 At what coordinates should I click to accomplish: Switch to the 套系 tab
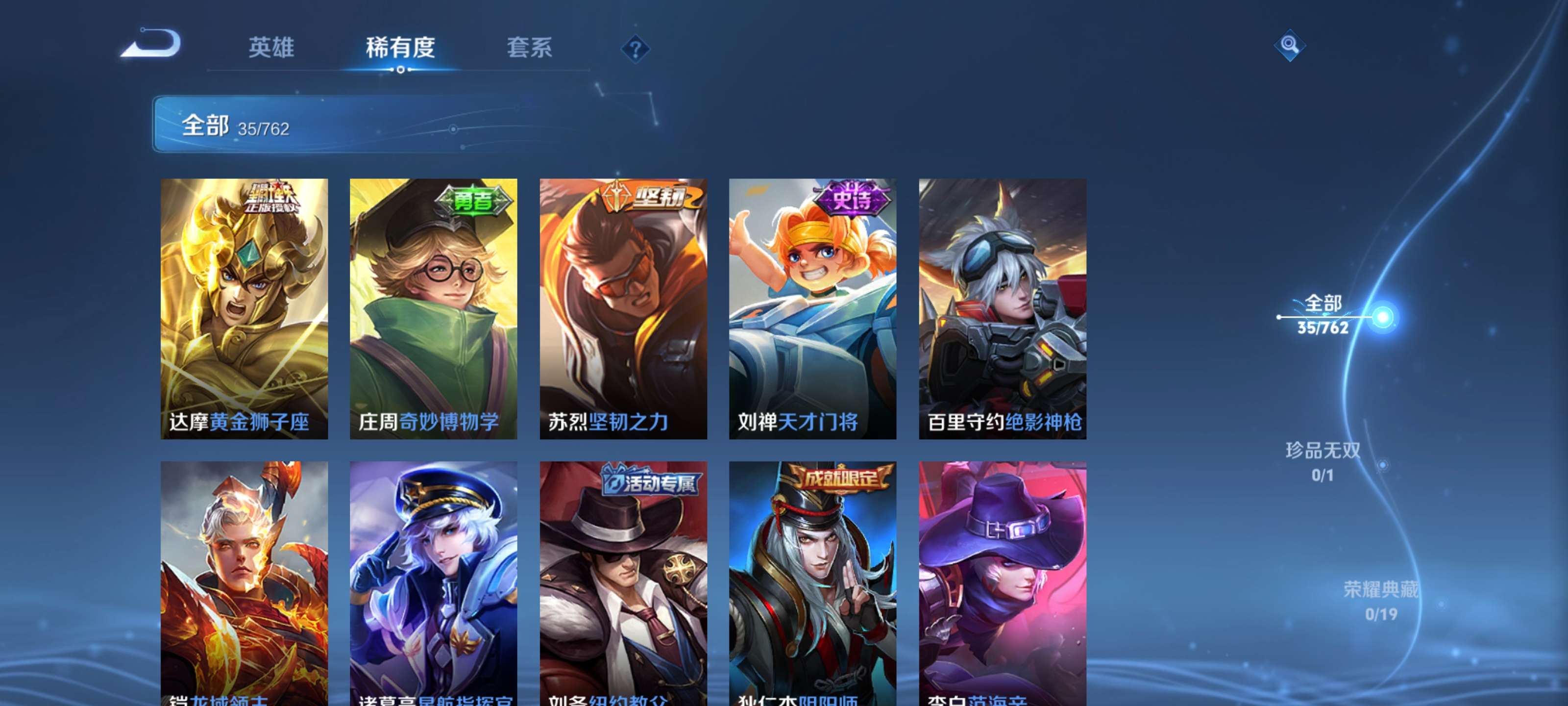[531, 49]
